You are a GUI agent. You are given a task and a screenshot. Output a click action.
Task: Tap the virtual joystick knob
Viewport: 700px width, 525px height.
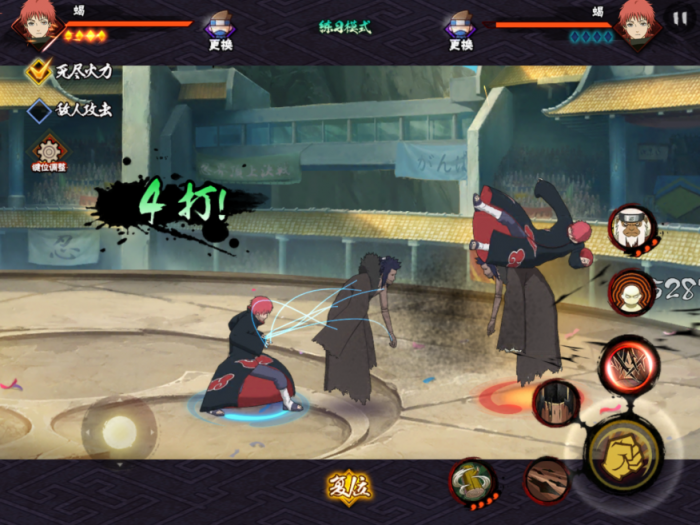pyautogui.click(x=119, y=431)
